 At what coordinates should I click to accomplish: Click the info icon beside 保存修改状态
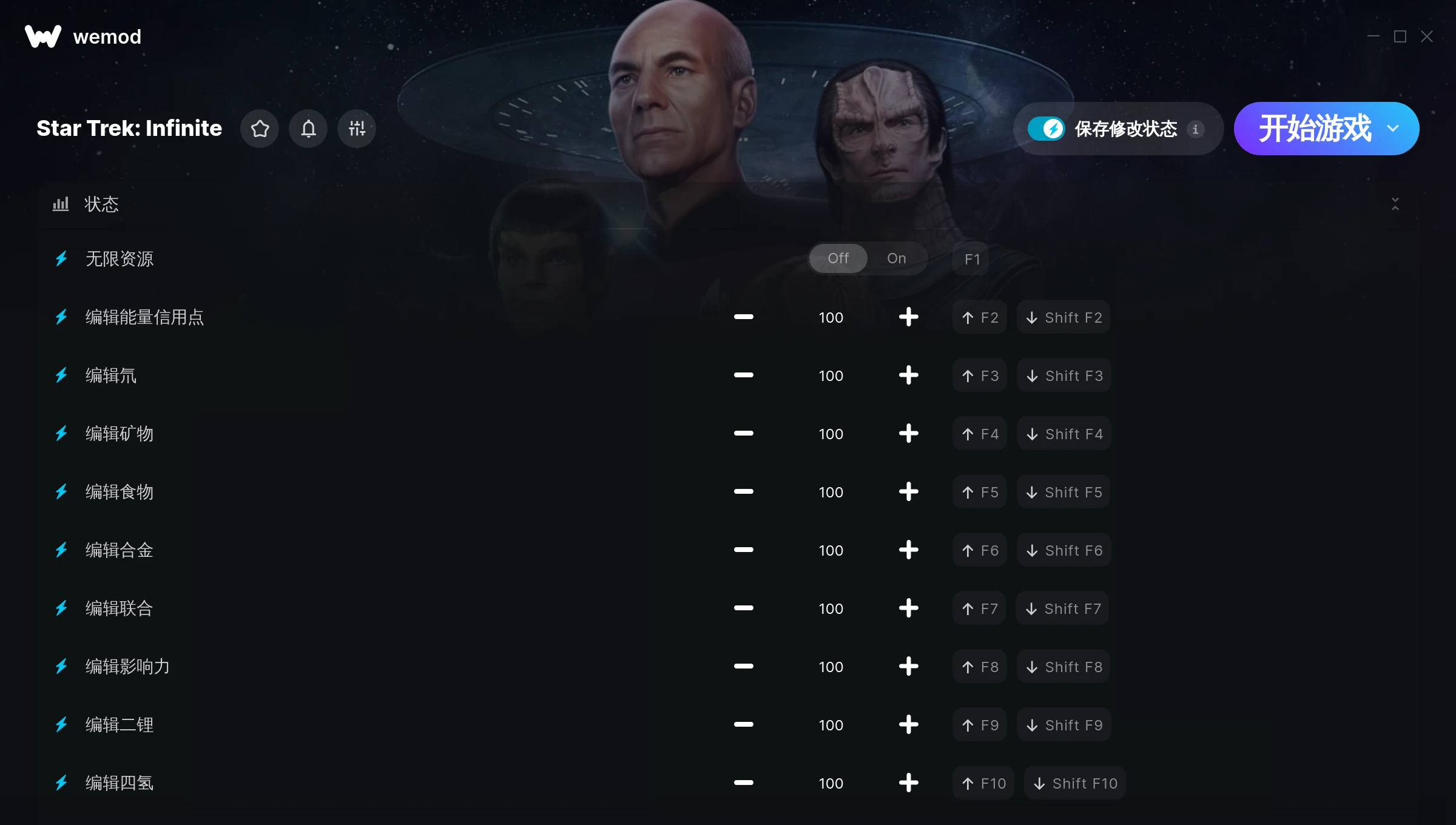tap(1195, 129)
